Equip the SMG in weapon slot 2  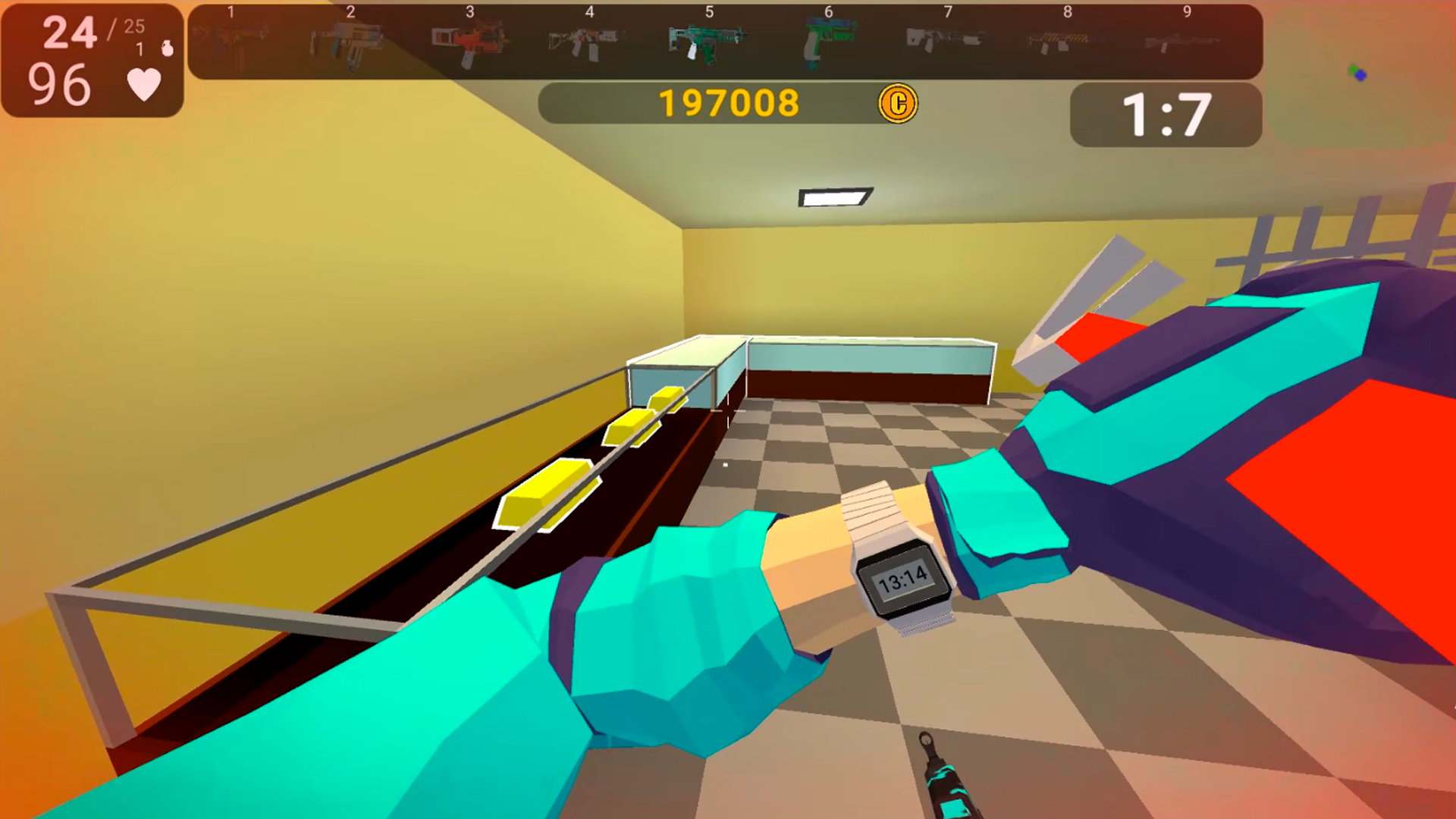pyautogui.click(x=349, y=42)
